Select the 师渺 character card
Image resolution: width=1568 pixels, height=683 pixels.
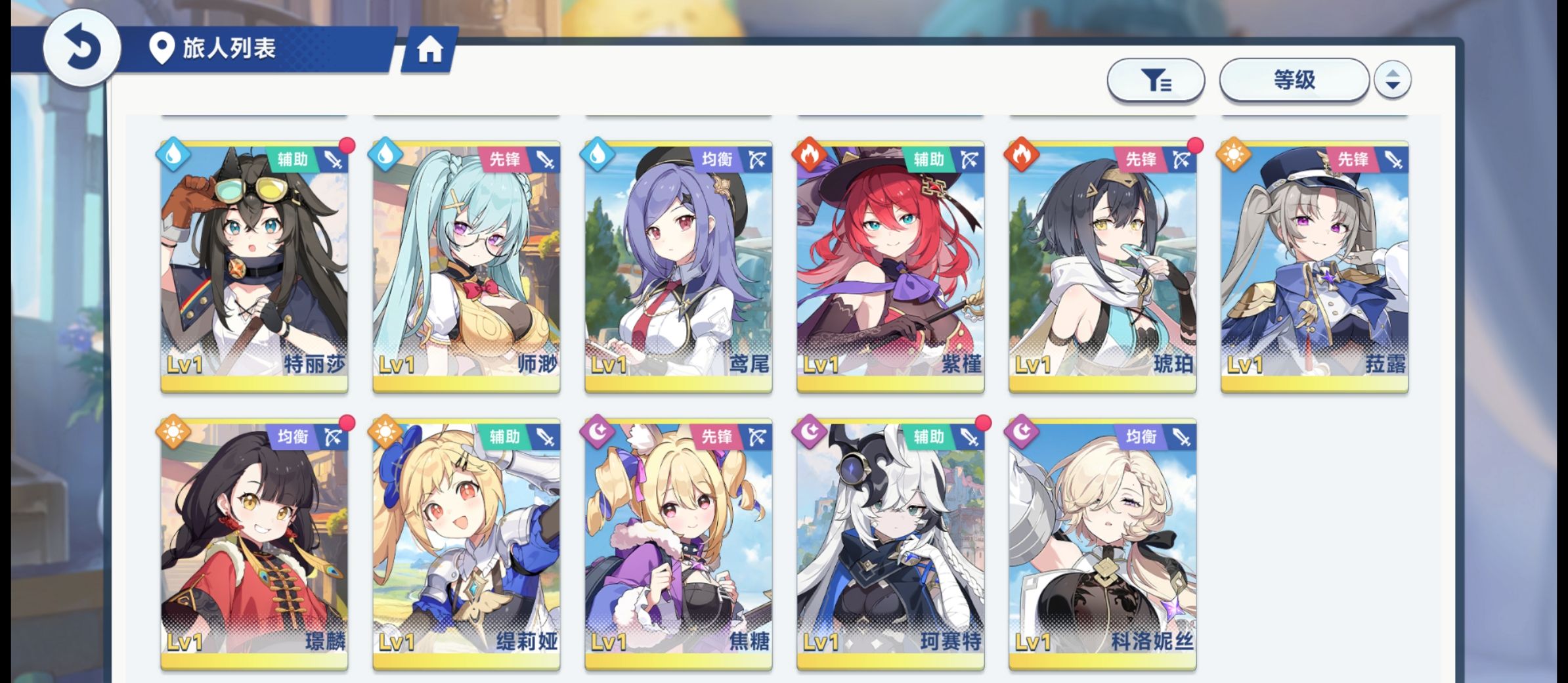point(466,266)
